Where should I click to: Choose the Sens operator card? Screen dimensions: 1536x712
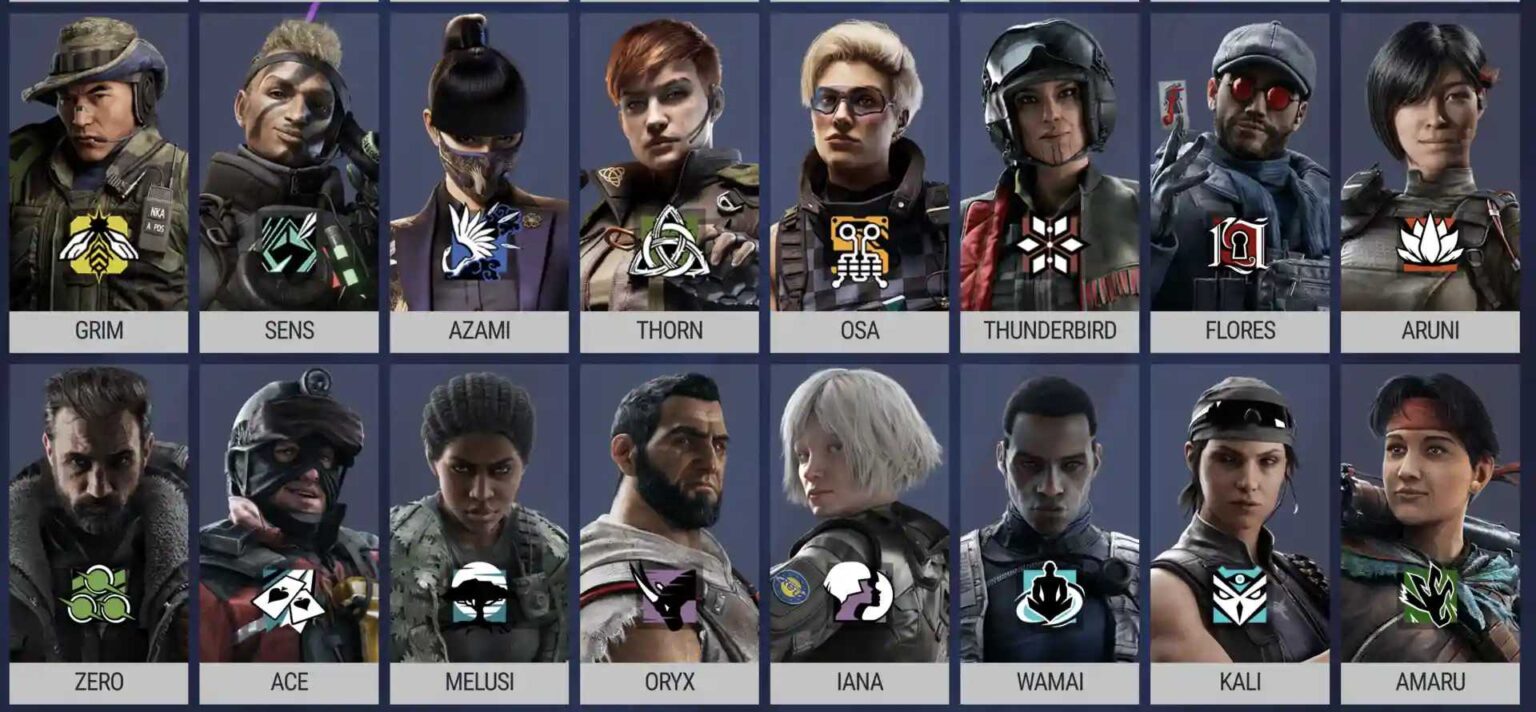289,182
